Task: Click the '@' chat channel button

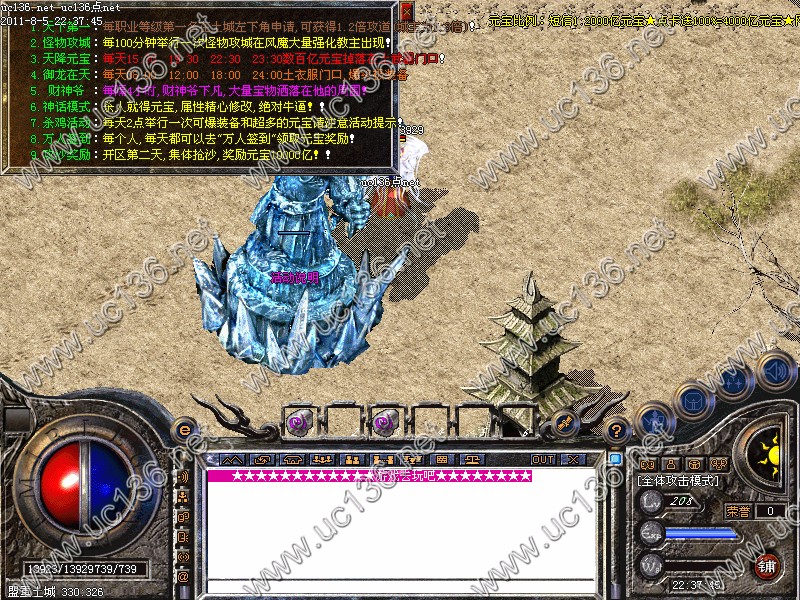Action: pos(184,576)
